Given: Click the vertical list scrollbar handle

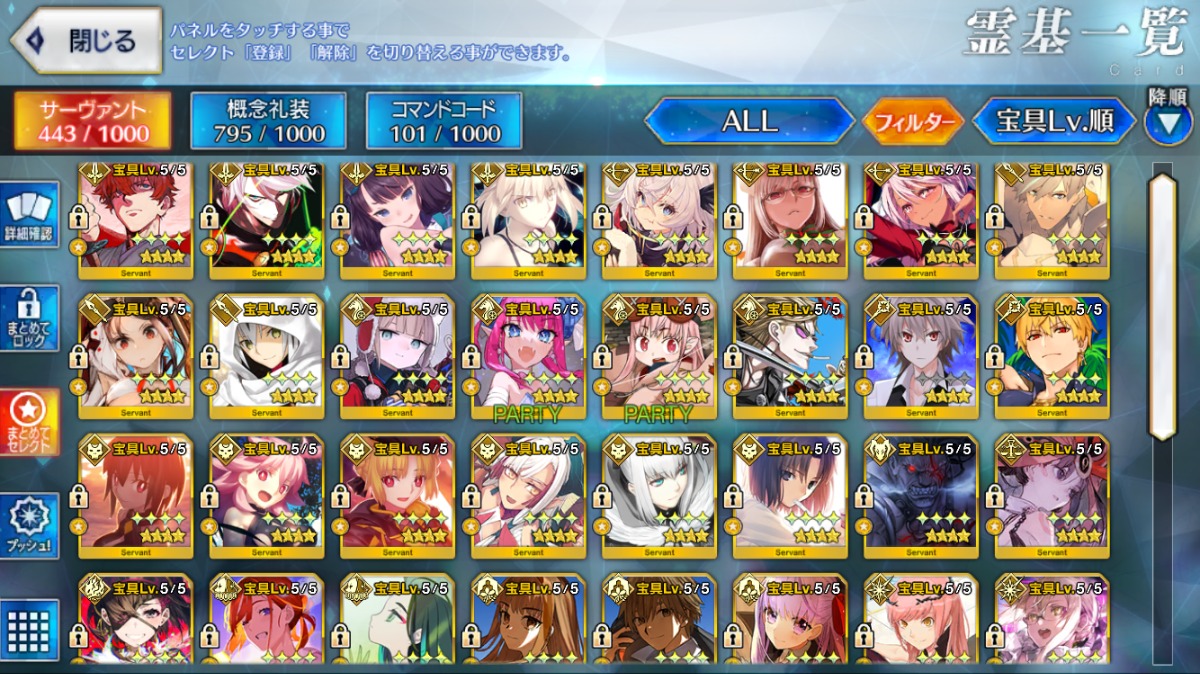Looking at the screenshot, I should [1163, 305].
